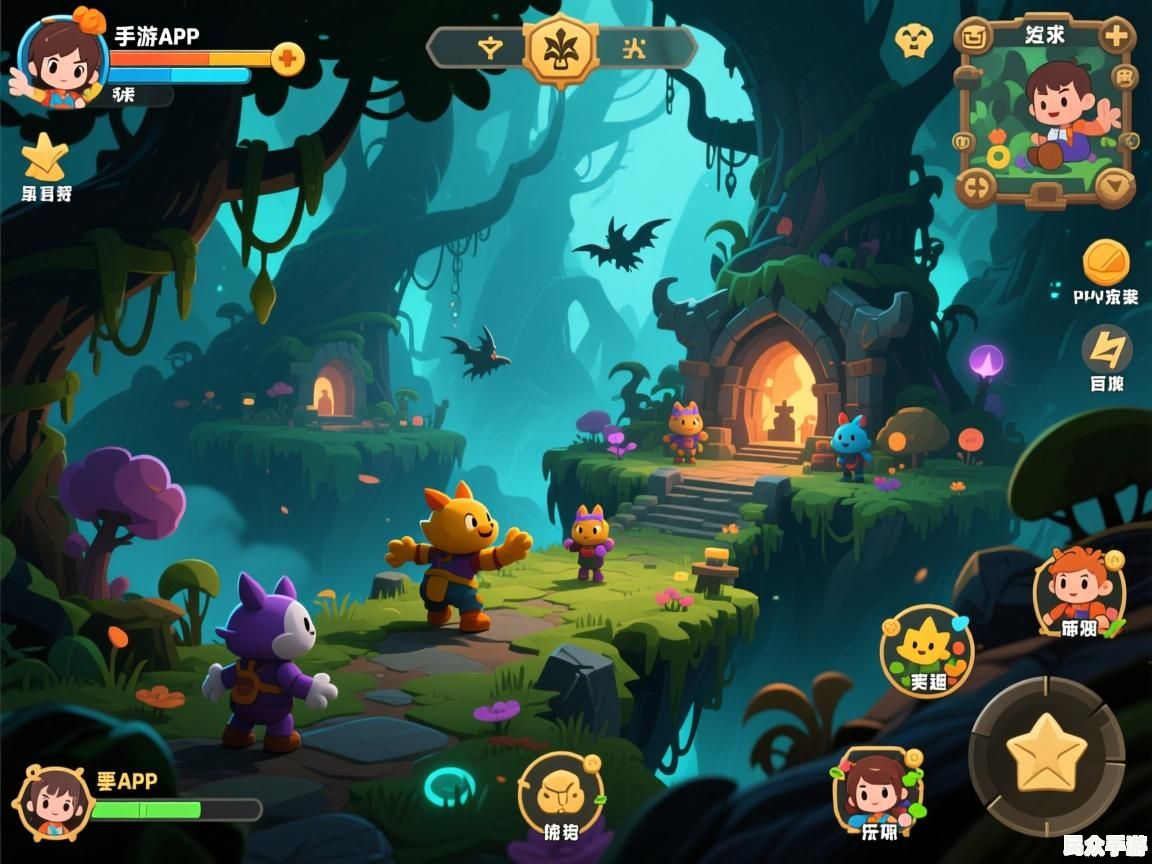Switch to the left tab in top bar
Viewport: 1152px width, 864px height.
pos(489,48)
